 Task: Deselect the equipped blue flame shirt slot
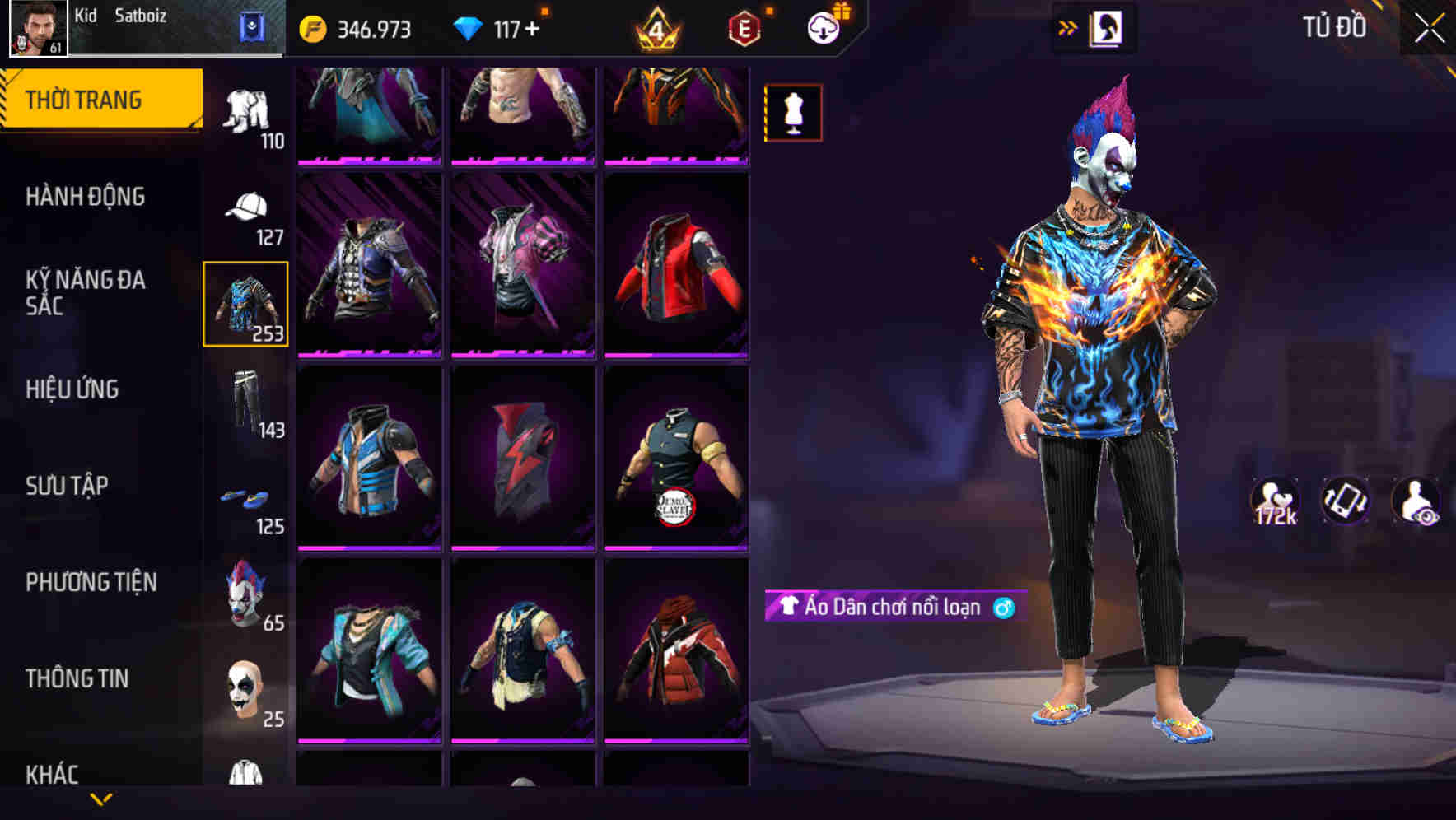tap(246, 305)
